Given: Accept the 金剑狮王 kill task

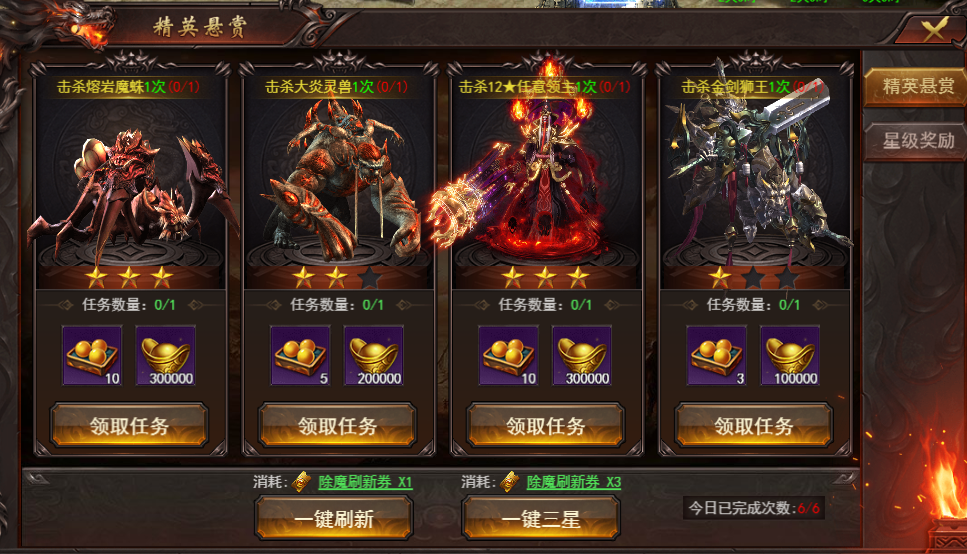Looking at the screenshot, I should click(x=753, y=426).
